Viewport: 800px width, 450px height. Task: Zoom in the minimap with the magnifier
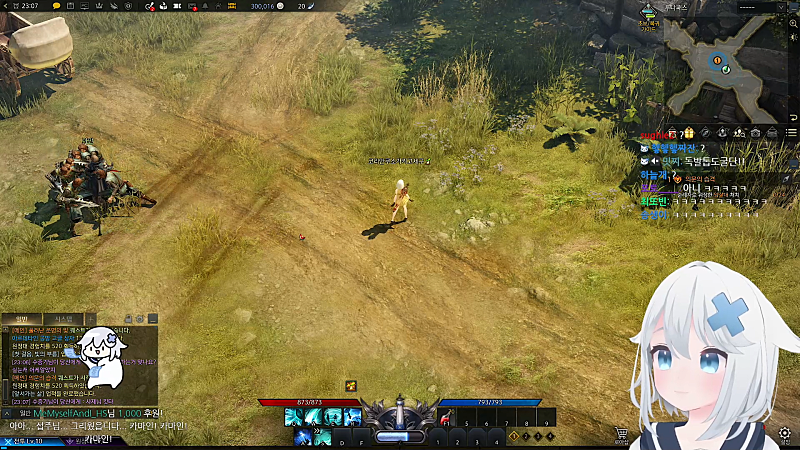(x=792, y=21)
